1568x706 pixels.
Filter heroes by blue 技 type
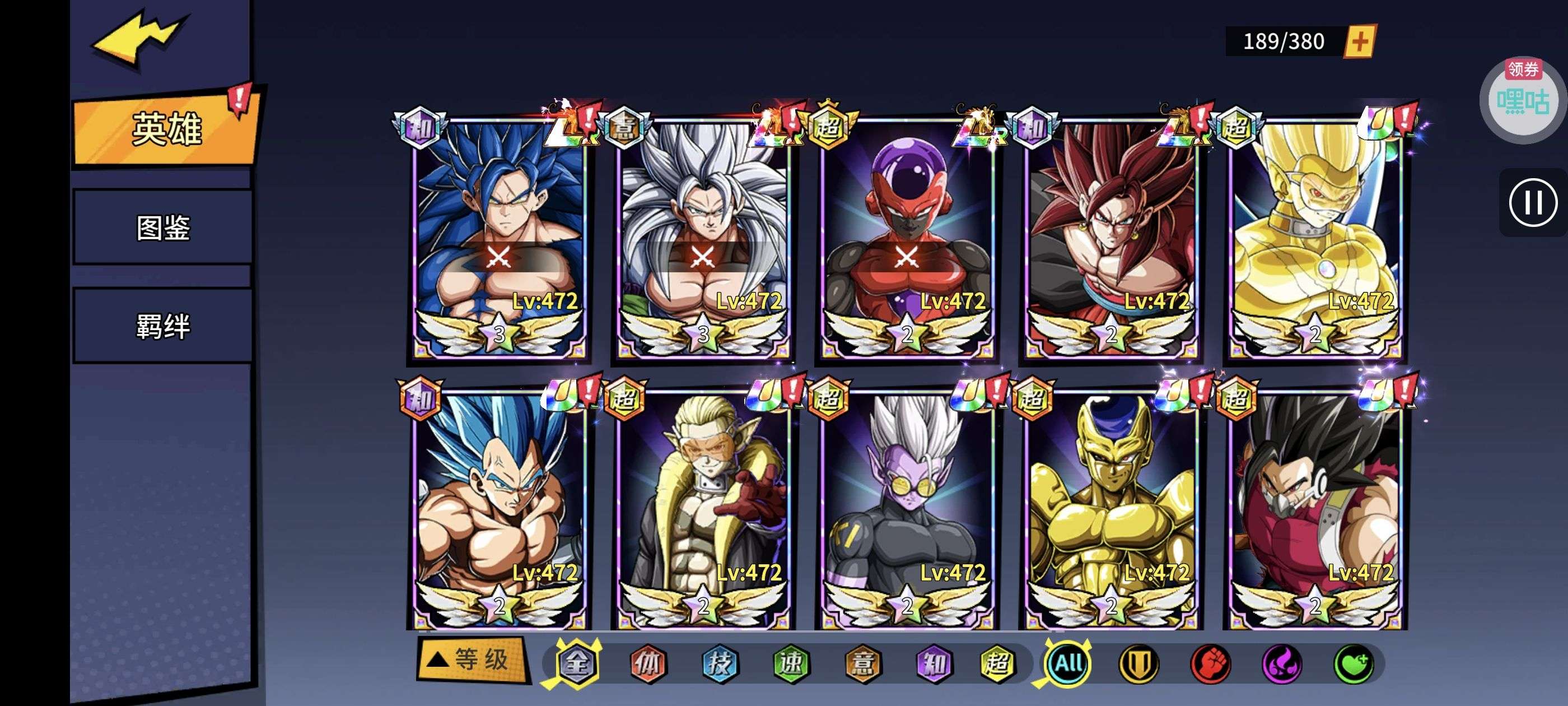(720, 663)
